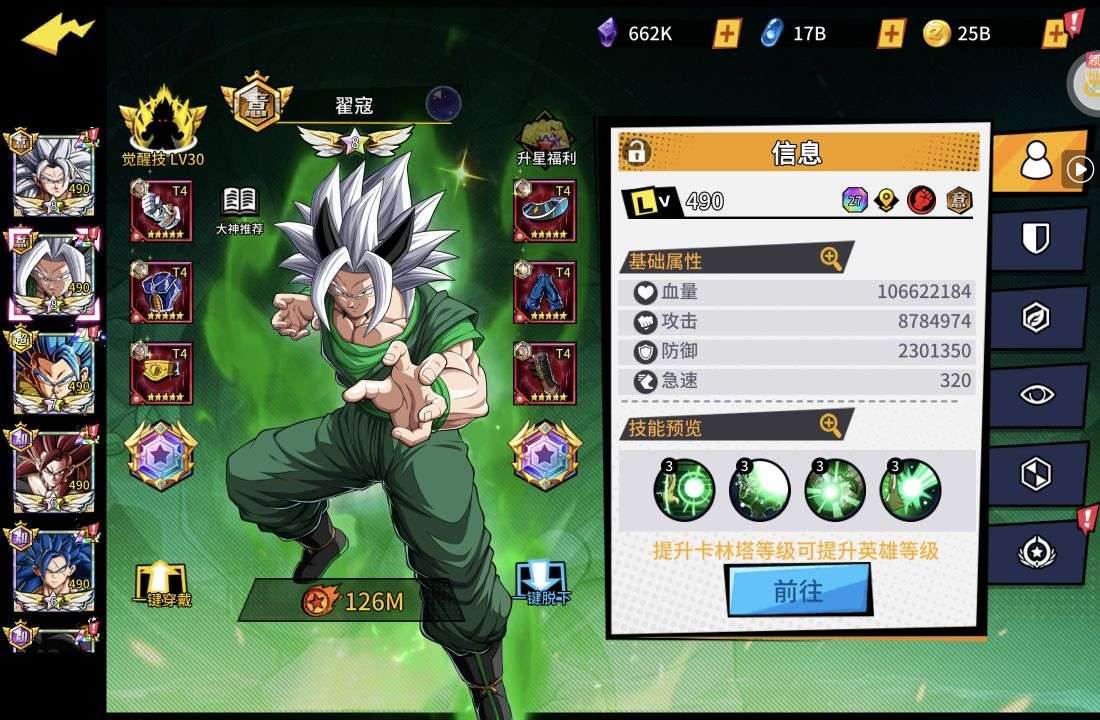Toggle the padlock on the info header

(636, 152)
